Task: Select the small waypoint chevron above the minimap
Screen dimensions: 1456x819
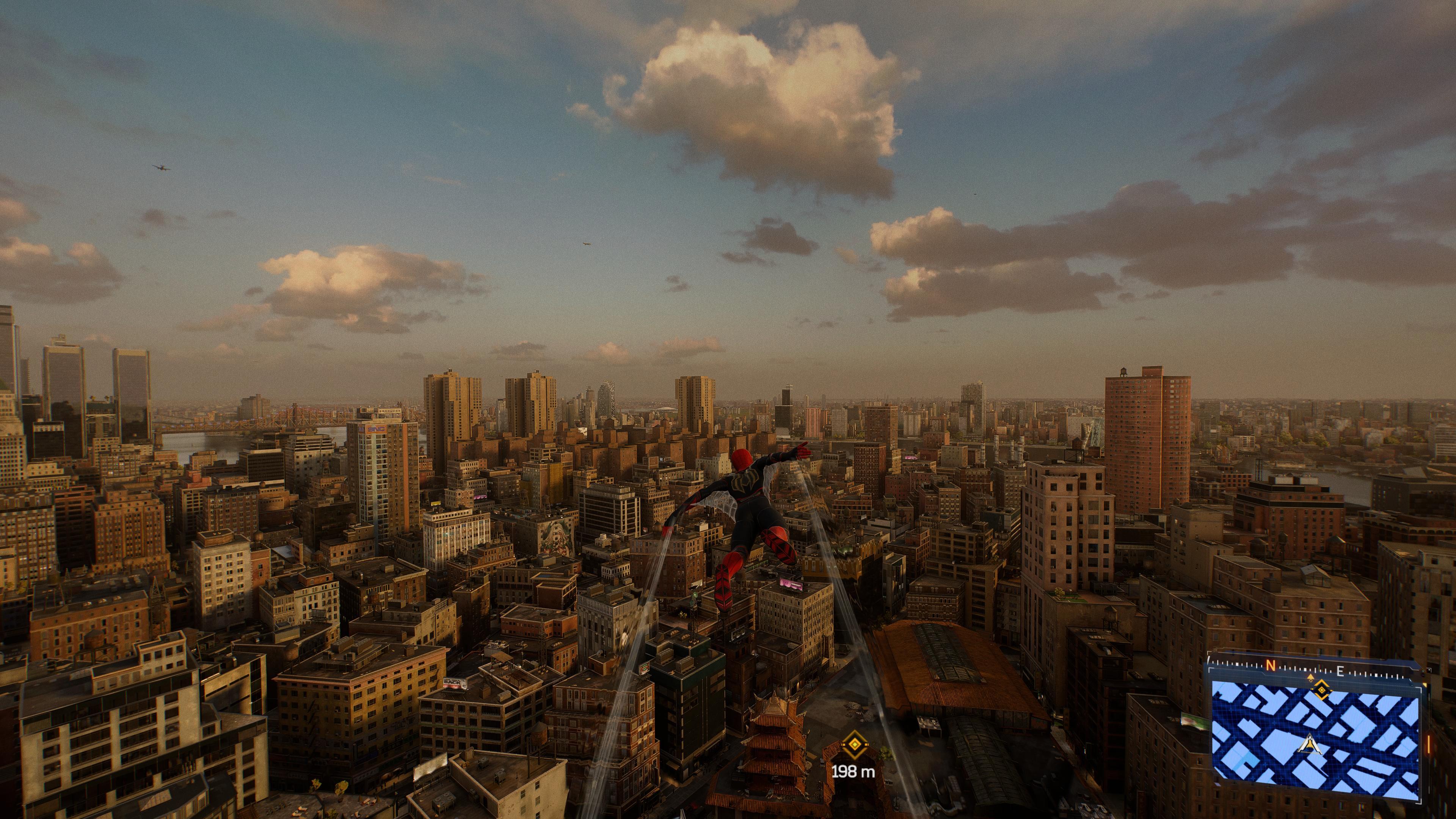Action: click(1310, 676)
